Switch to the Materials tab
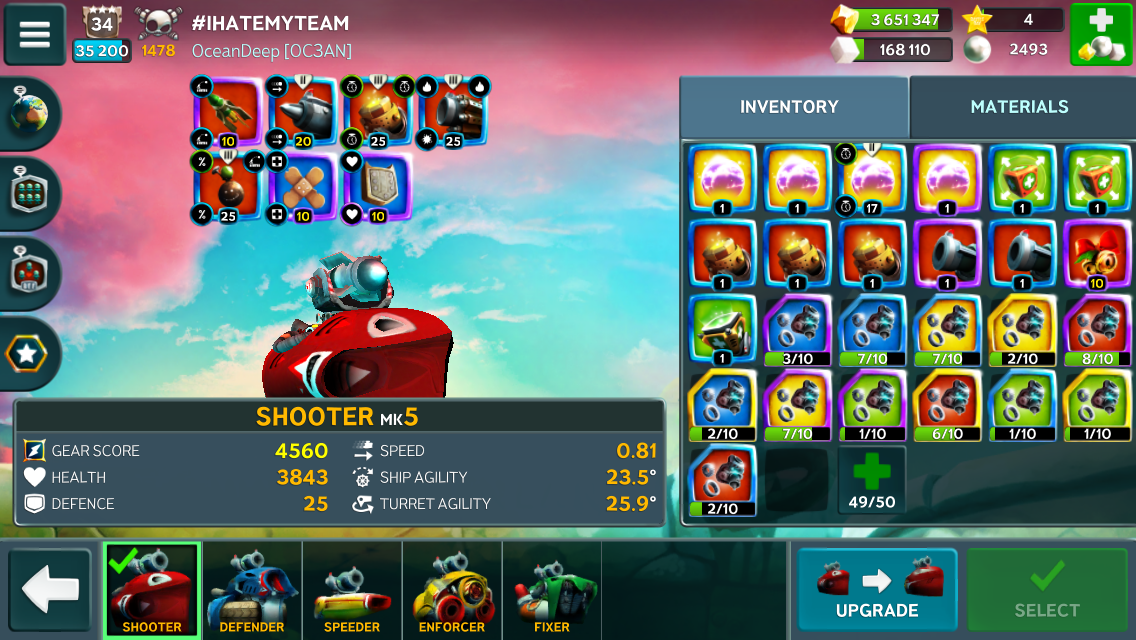Screen dimensions: 1136x640 (1019, 107)
